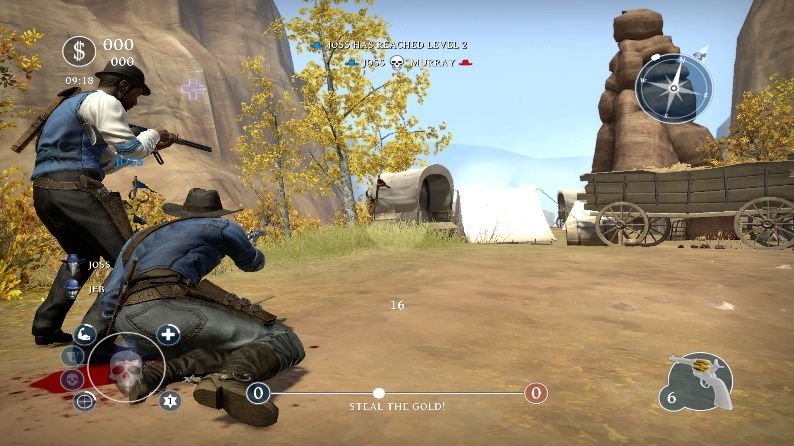Select the sheriff star badge icon

pyautogui.click(x=169, y=401)
